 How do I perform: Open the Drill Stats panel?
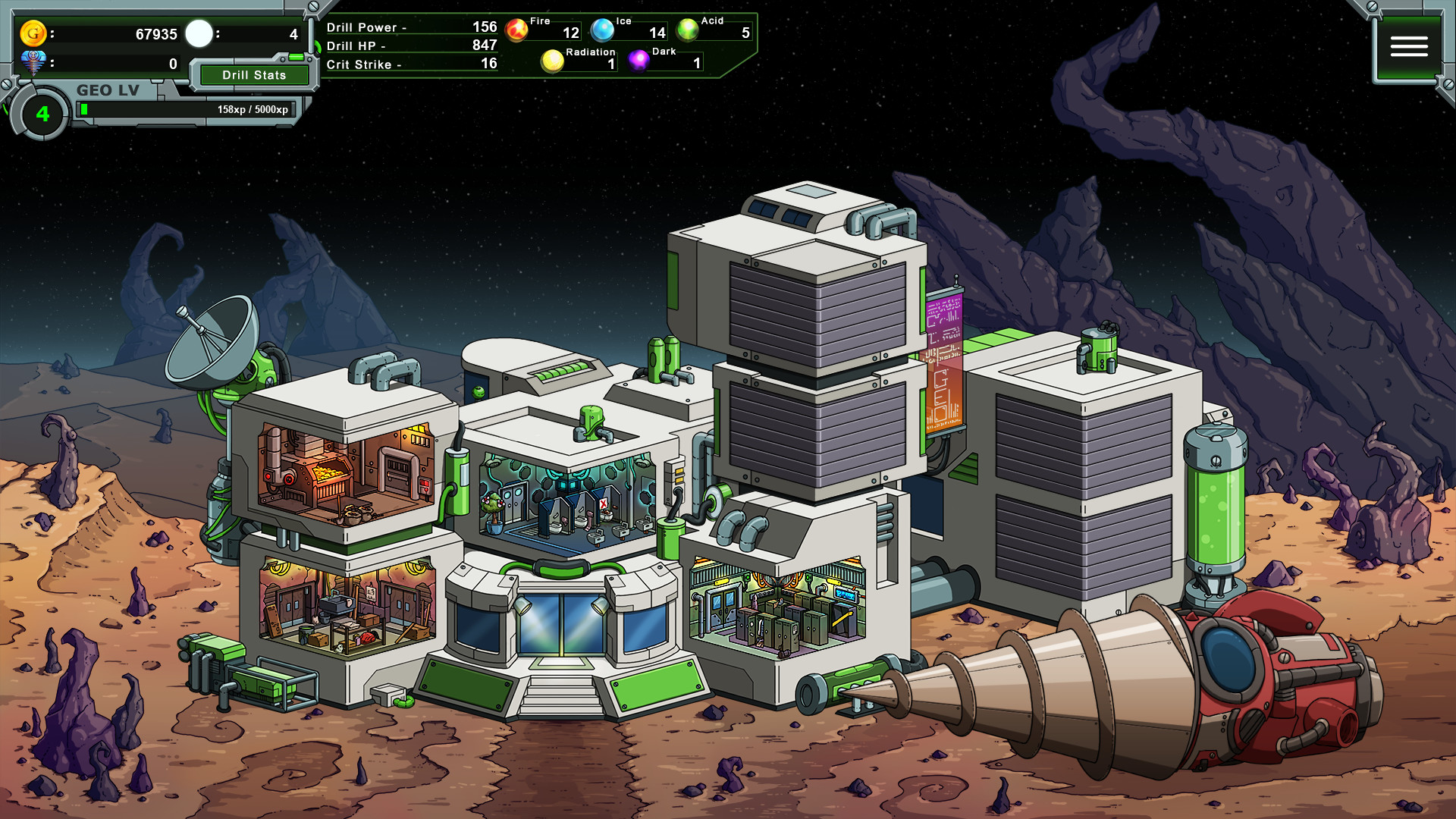tap(254, 75)
